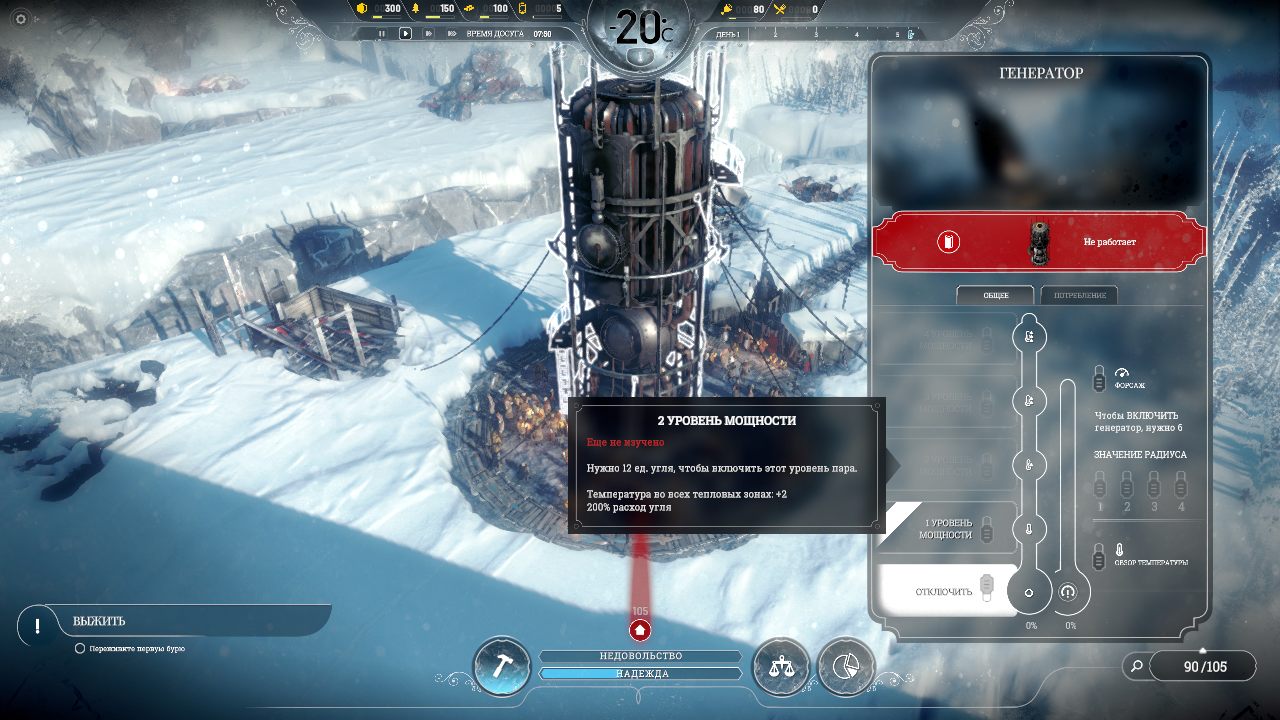Switch to the Общее tab
1280x720 pixels.
click(x=995, y=296)
